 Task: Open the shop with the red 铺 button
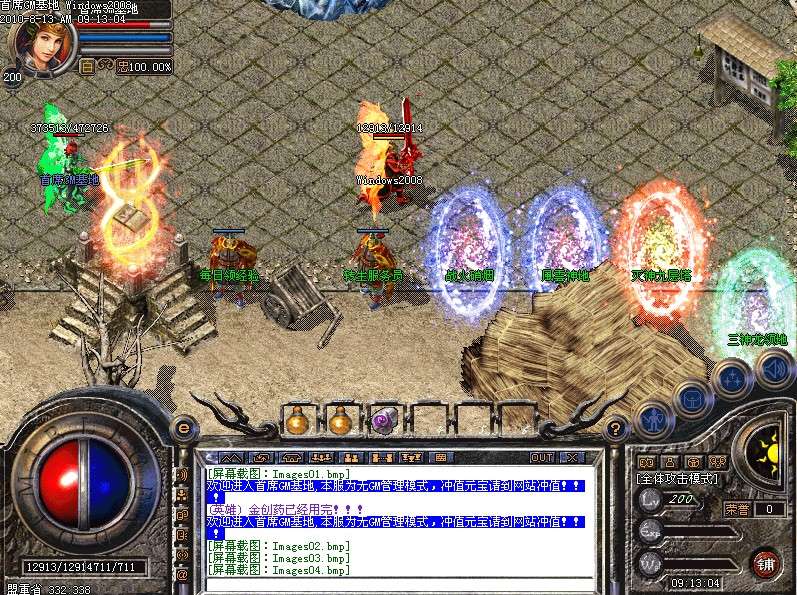[765, 562]
